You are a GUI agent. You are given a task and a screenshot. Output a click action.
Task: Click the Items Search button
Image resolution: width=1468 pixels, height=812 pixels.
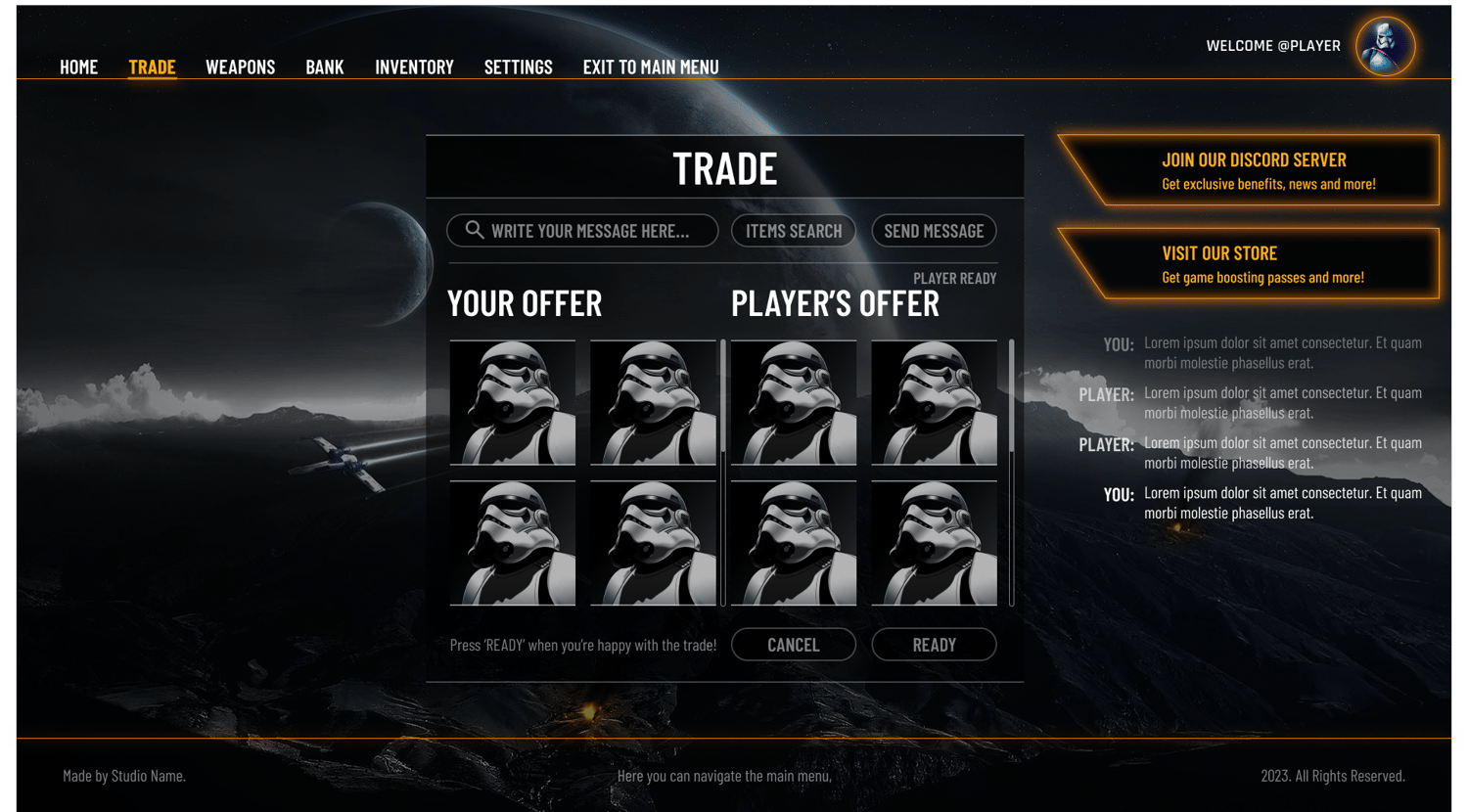(794, 231)
